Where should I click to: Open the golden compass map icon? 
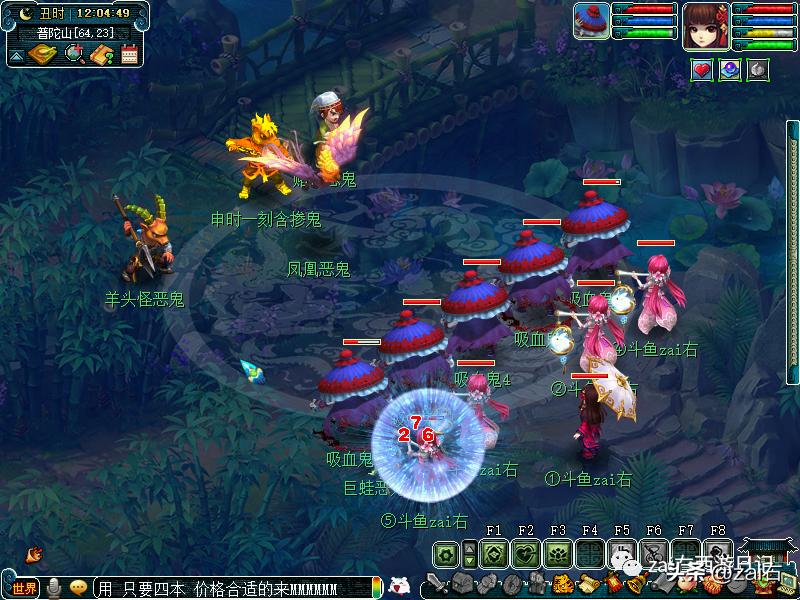click(43, 54)
